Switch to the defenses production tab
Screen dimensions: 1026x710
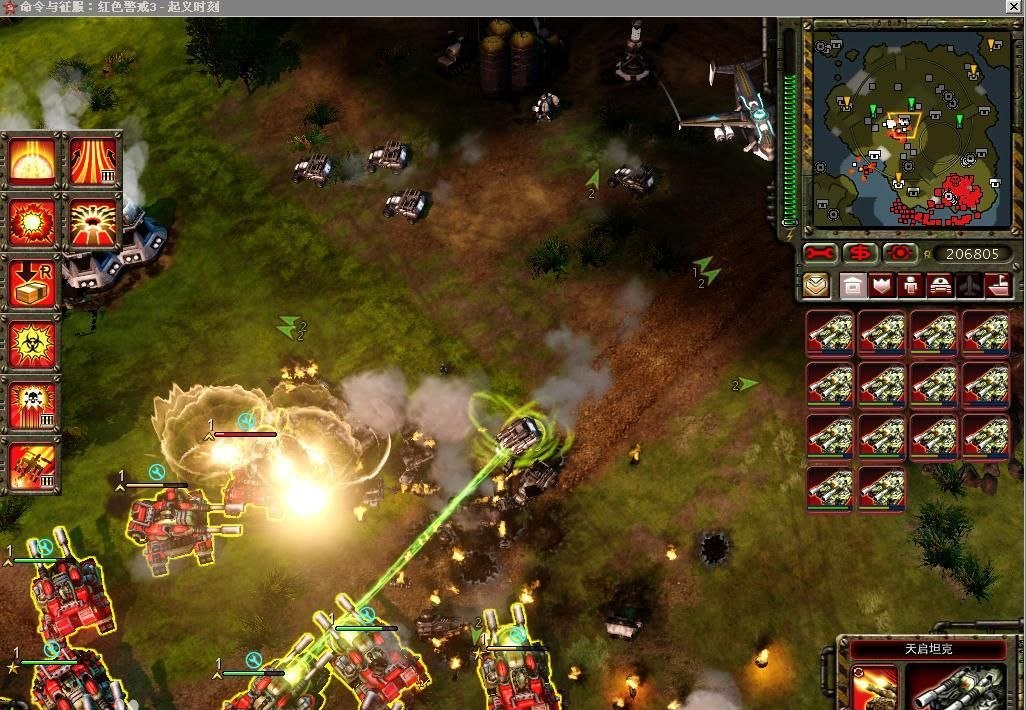[882, 286]
